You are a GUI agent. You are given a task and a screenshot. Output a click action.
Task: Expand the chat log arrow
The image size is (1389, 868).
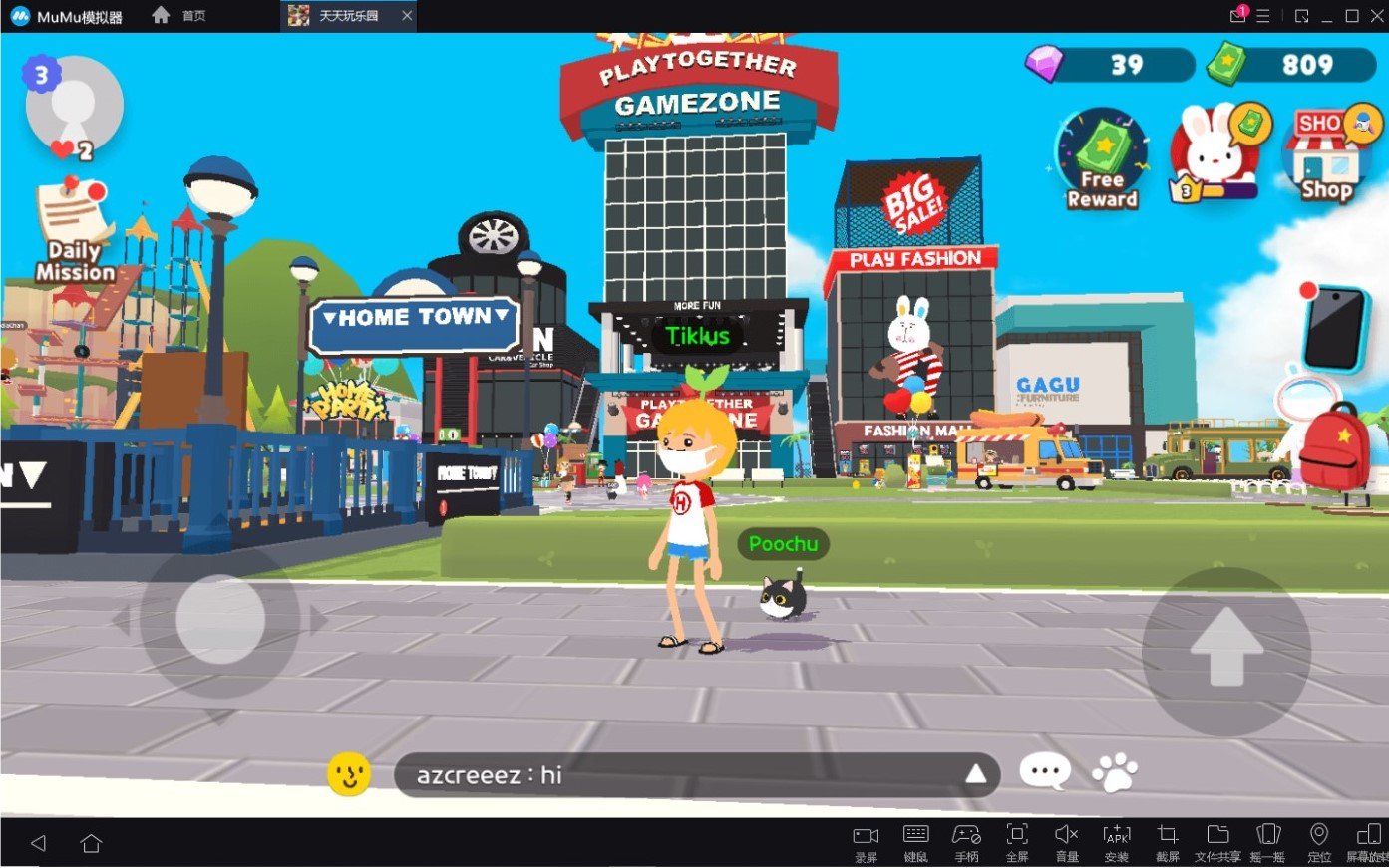(975, 774)
